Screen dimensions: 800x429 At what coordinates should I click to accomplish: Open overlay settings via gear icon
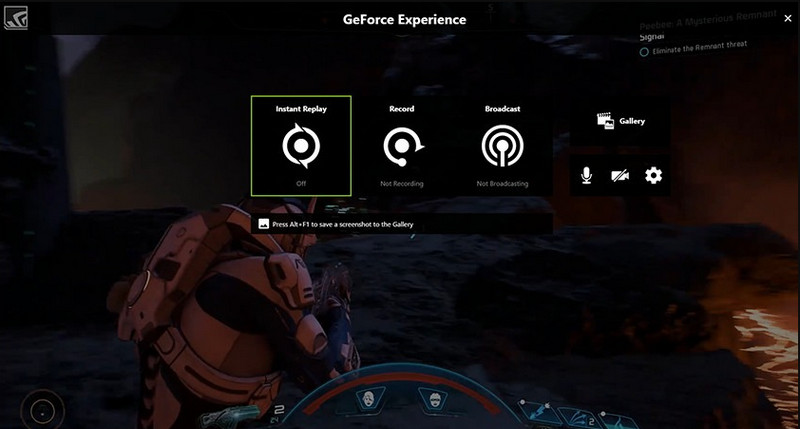pos(653,176)
